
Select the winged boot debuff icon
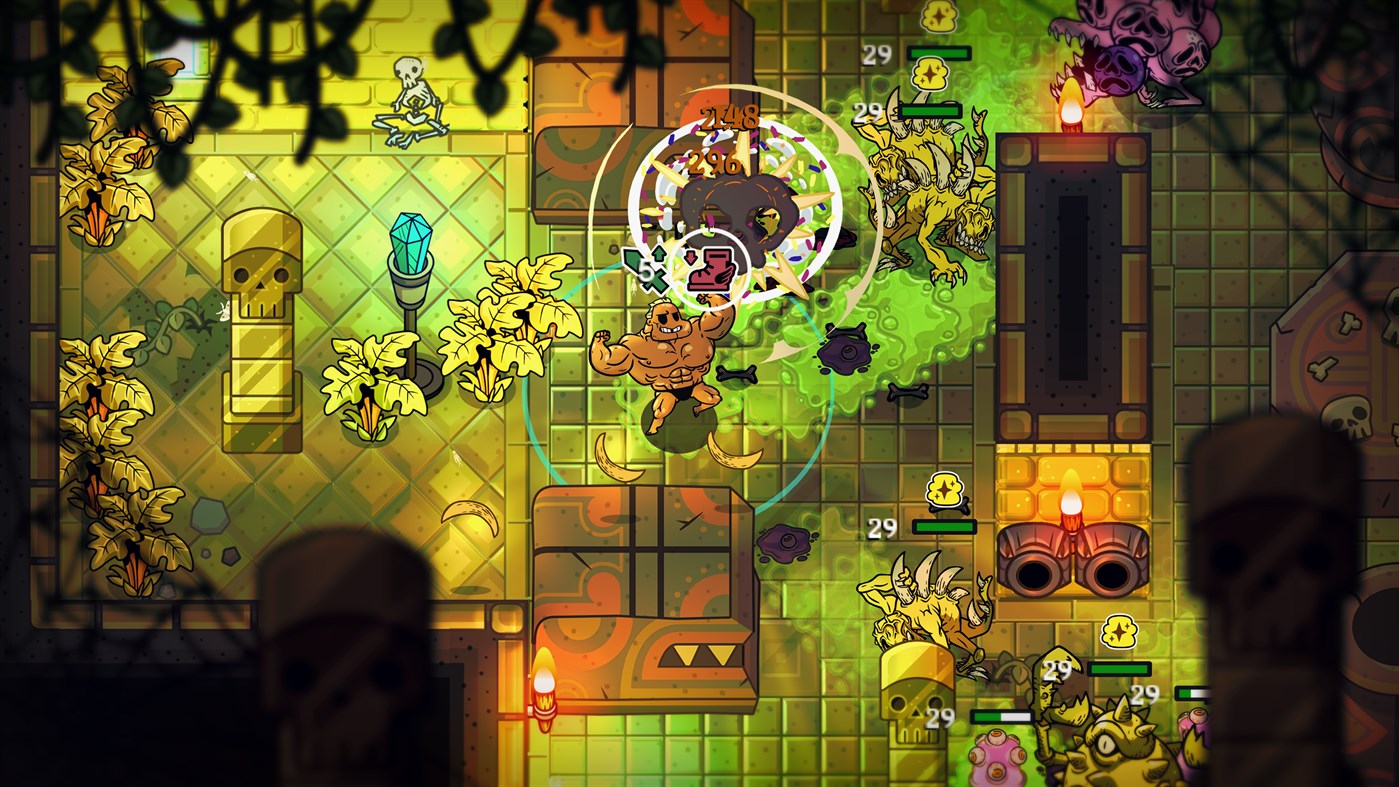712,272
